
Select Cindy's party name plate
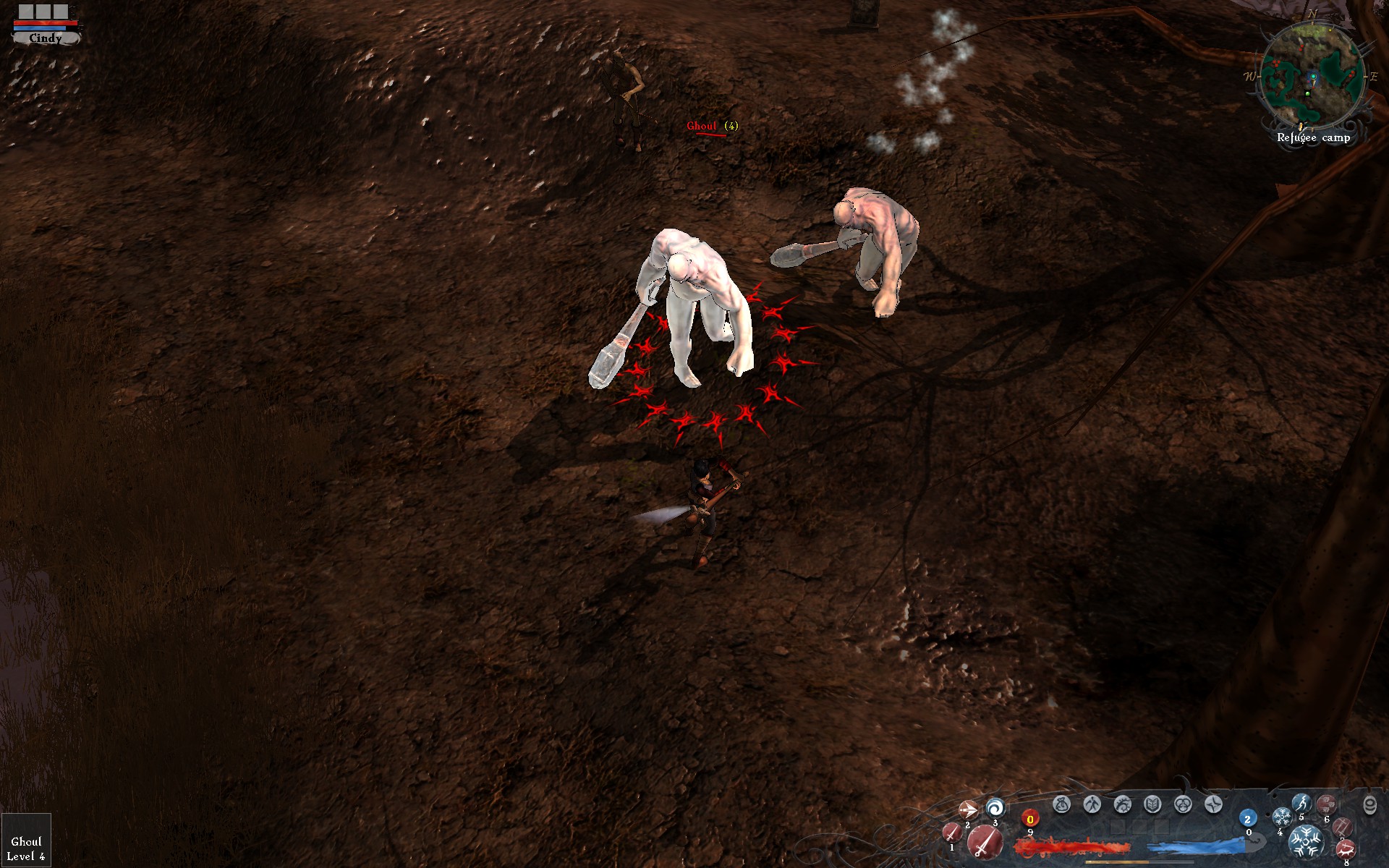tap(46, 38)
